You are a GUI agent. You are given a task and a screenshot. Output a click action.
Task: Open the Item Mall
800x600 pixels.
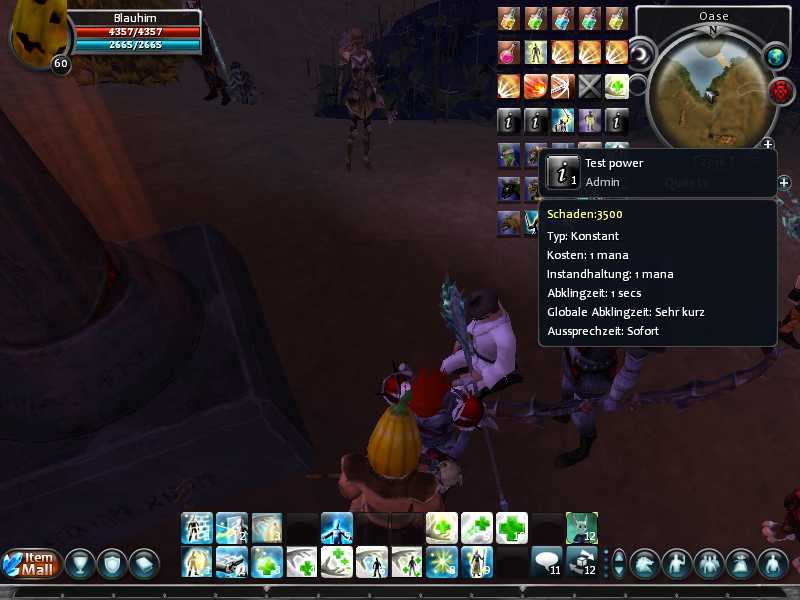32,564
